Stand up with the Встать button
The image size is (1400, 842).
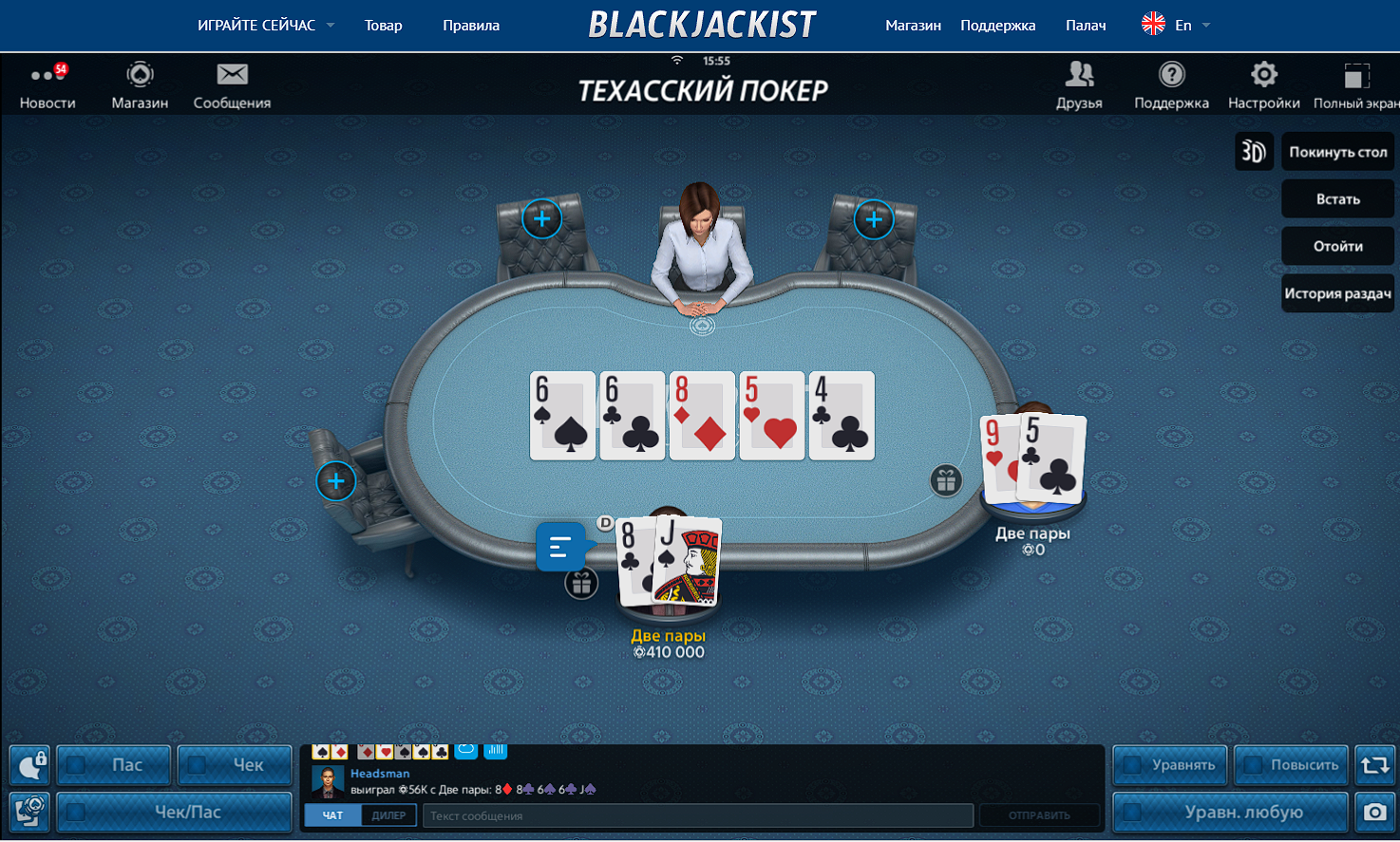[x=1337, y=199]
